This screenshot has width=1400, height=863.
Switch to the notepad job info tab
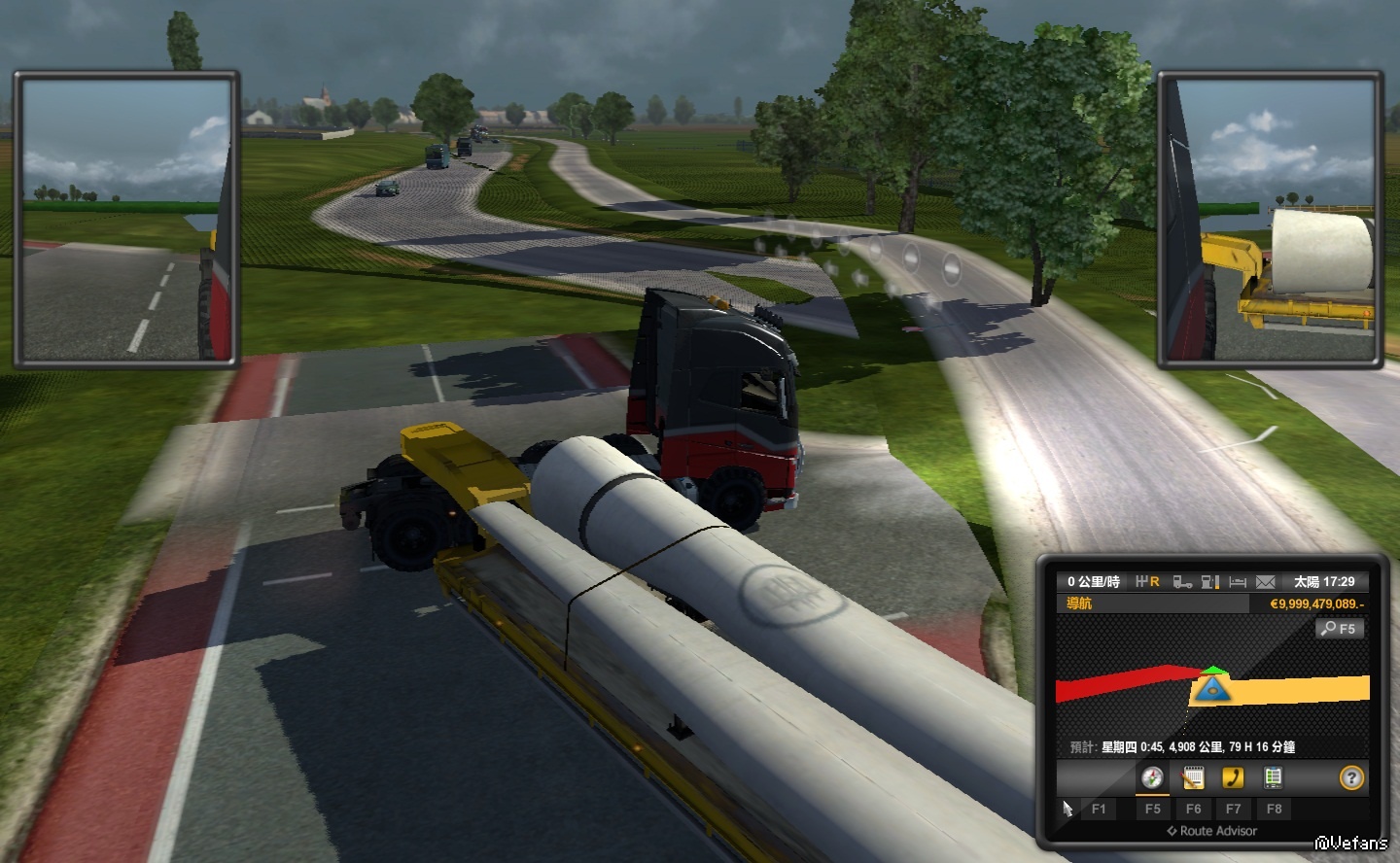(x=1193, y=777)
